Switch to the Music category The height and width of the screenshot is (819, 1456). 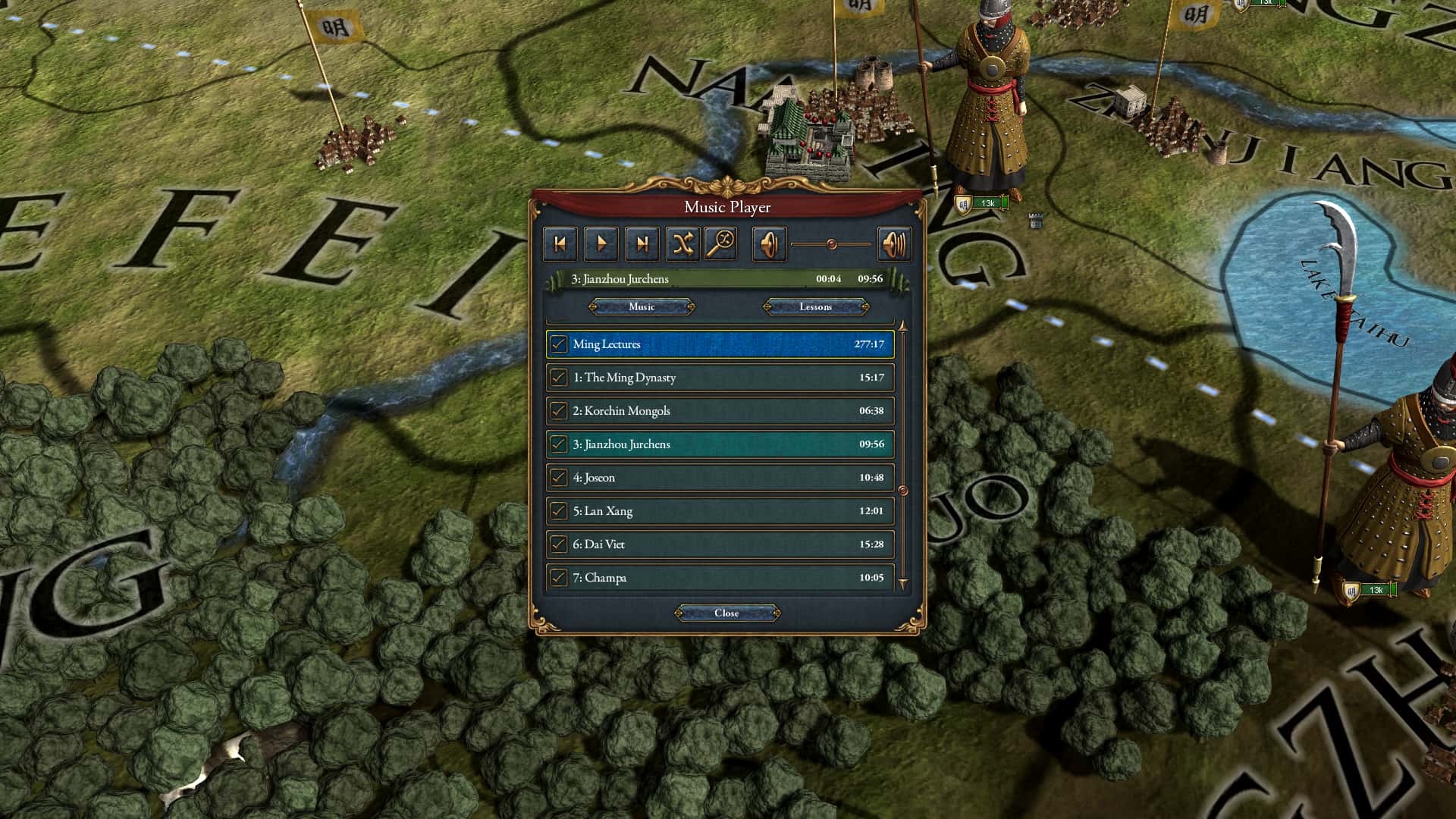[642, 307]
